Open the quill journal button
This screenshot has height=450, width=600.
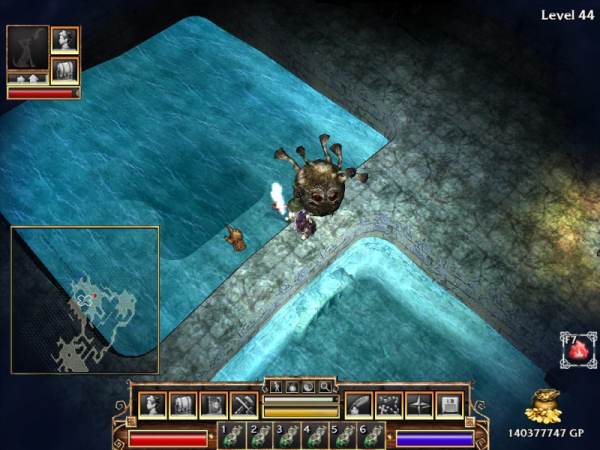point(359,405)
